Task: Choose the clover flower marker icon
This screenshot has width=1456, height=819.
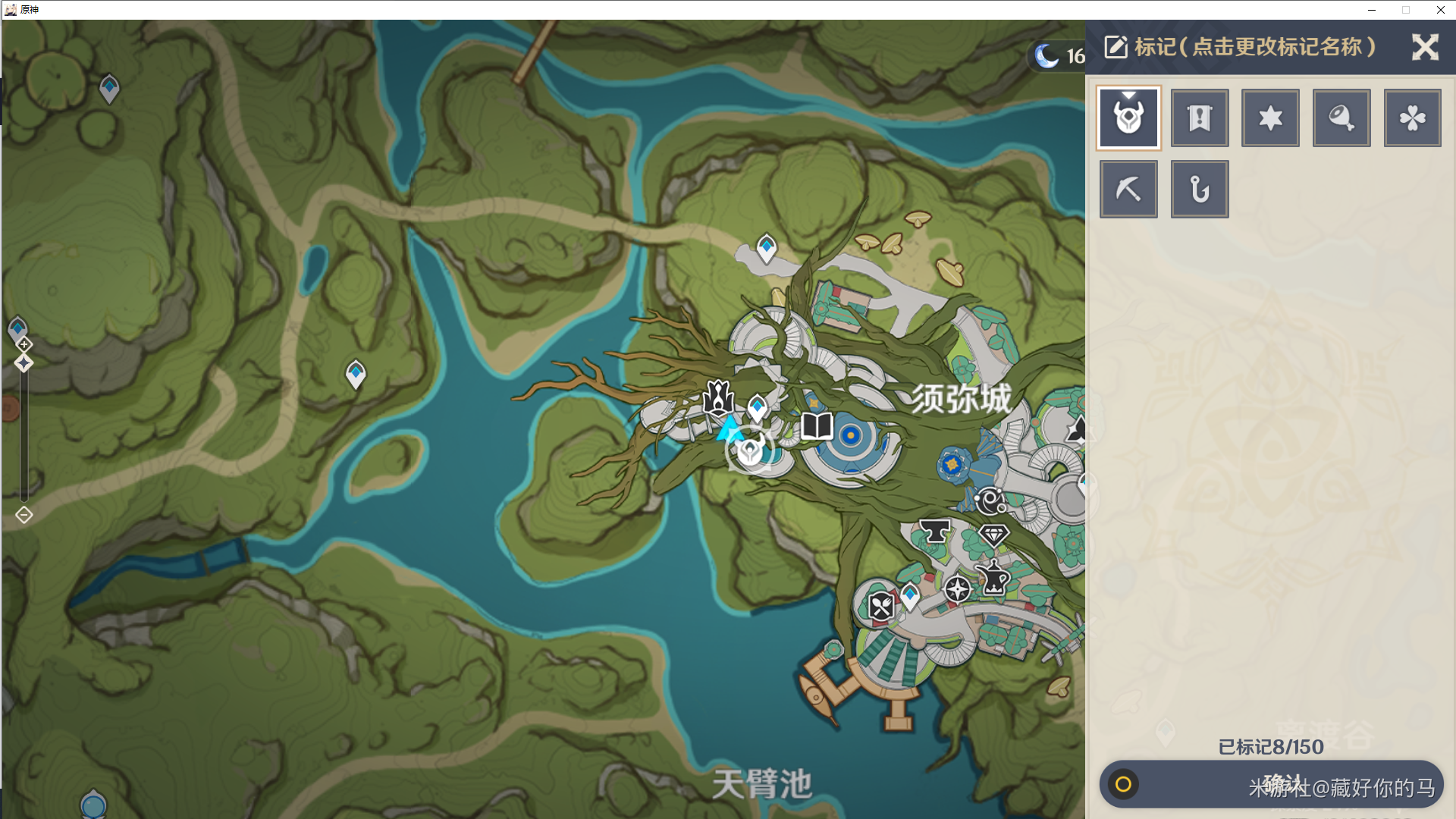Action: (1412, 118)
